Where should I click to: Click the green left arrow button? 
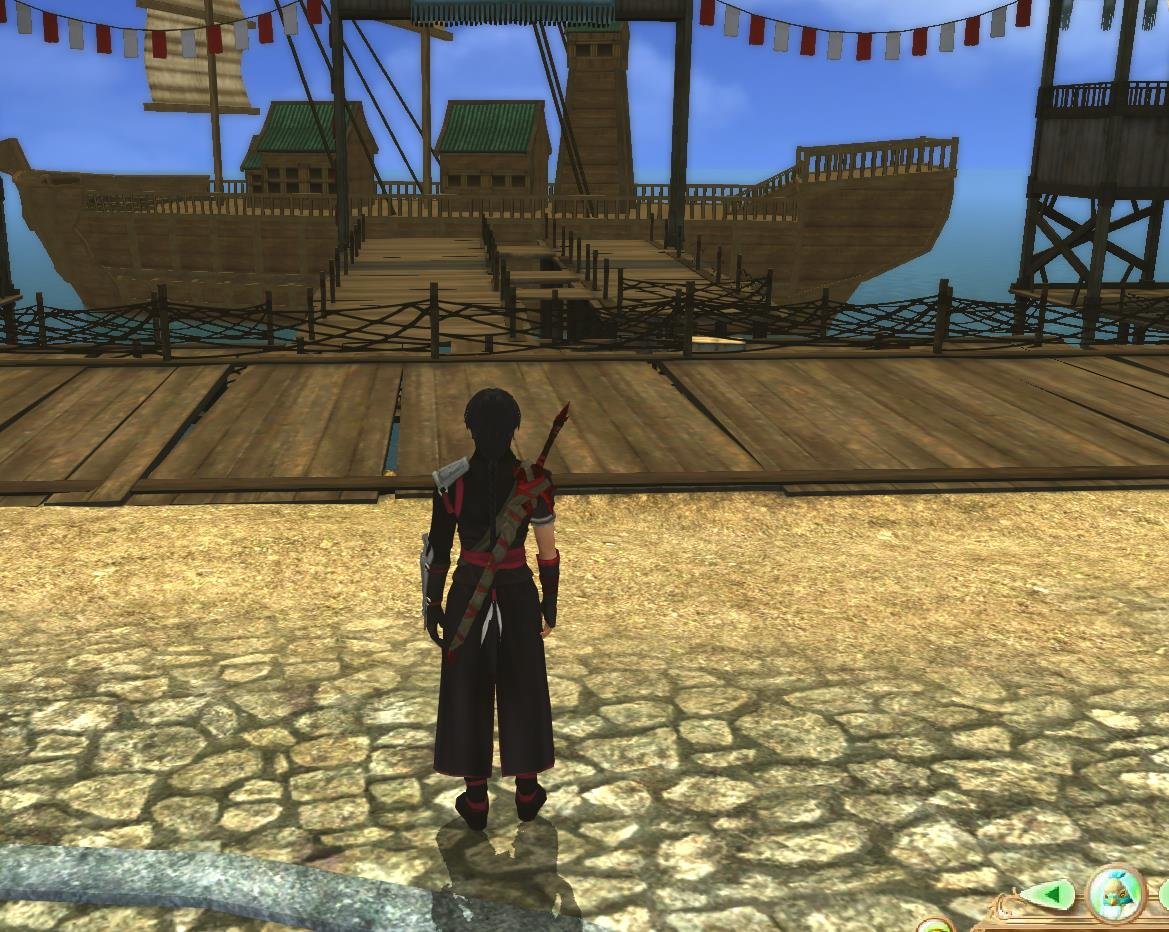[x=1047, y=893]
